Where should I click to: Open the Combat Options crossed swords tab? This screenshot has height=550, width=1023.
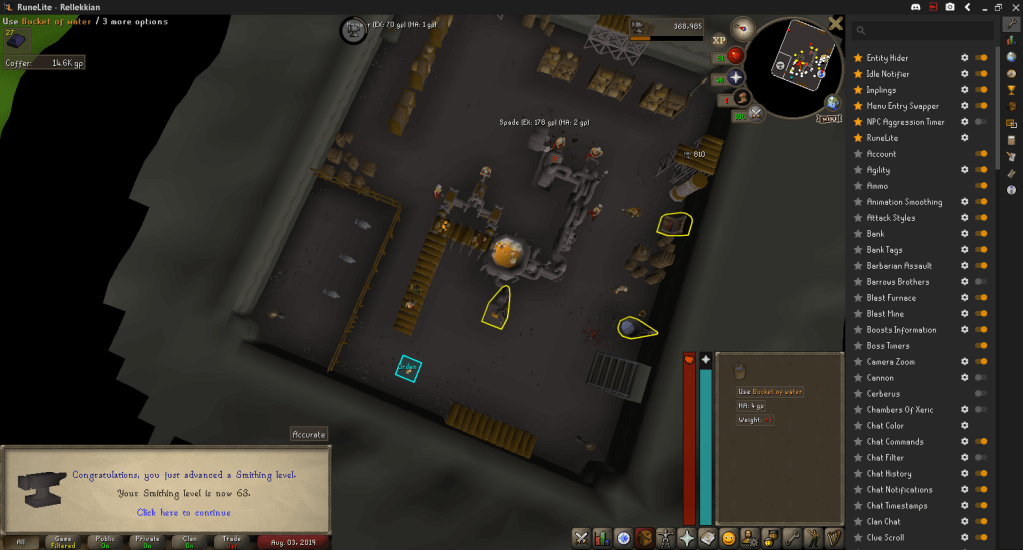click(x=581, y=538)
